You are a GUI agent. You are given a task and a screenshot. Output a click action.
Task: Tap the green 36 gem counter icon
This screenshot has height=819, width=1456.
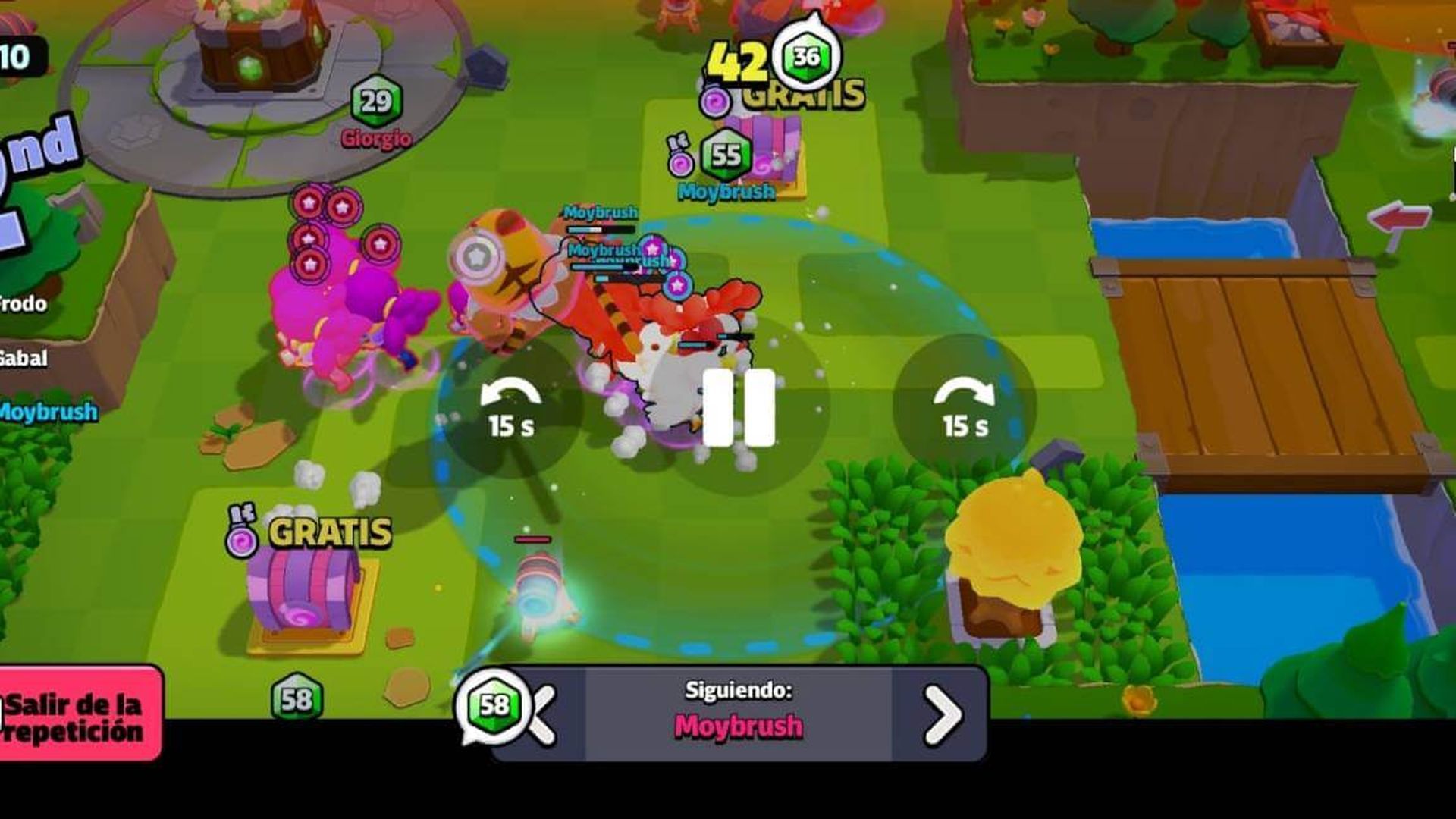click(806, 55)
